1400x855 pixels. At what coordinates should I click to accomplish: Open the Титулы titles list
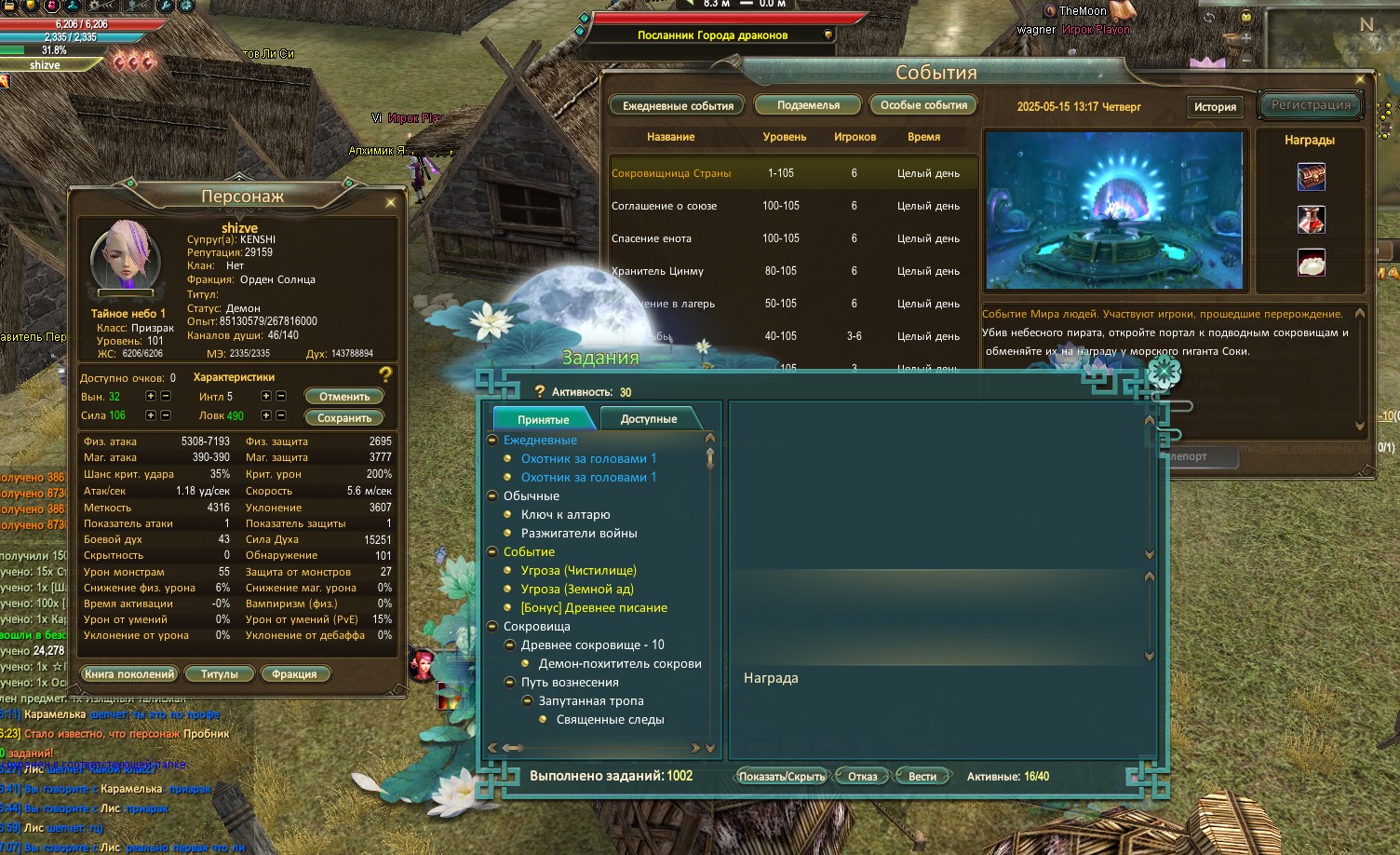(x=220, y=674)
